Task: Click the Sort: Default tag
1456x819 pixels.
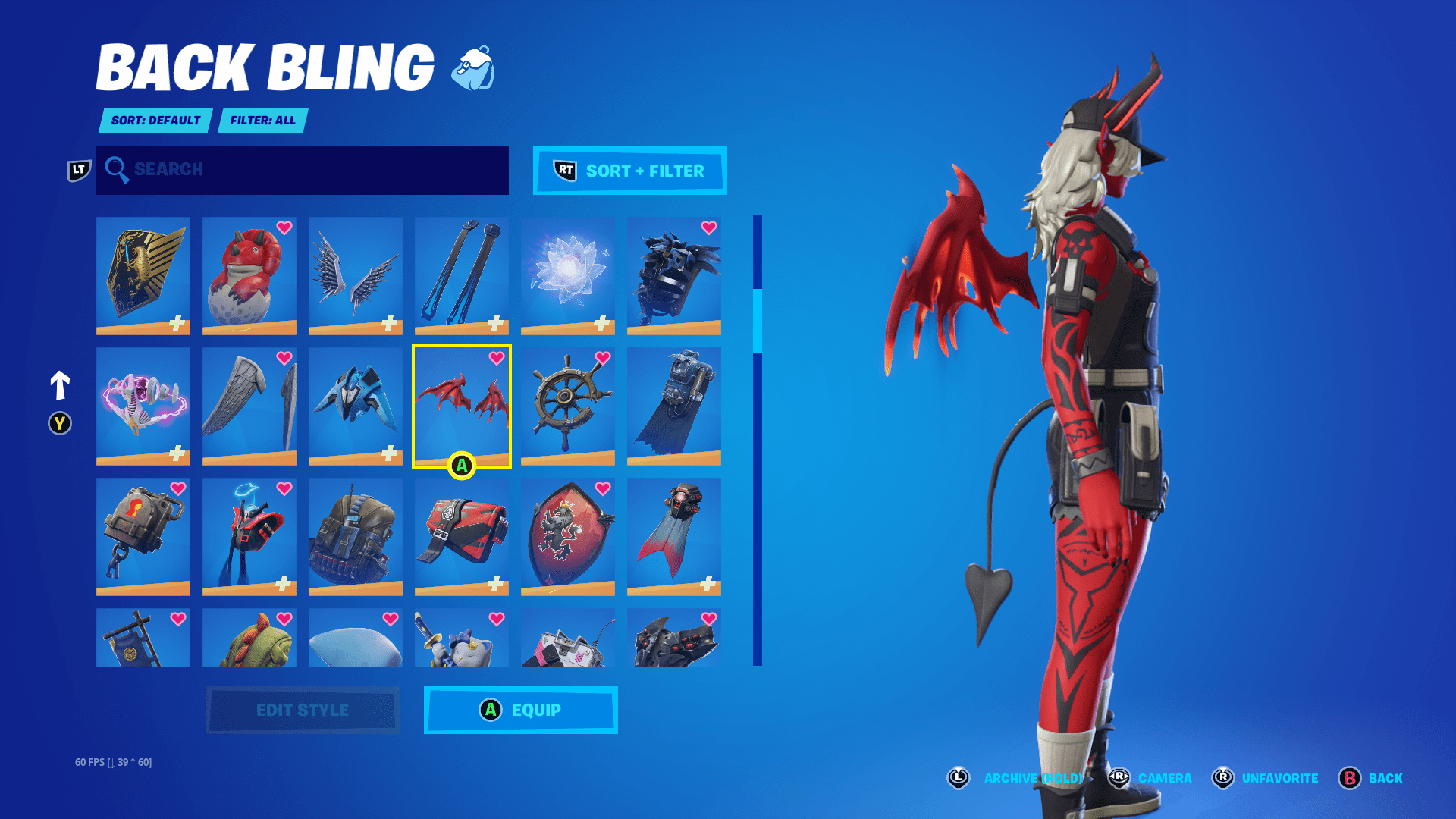Action: pos(155,121)
